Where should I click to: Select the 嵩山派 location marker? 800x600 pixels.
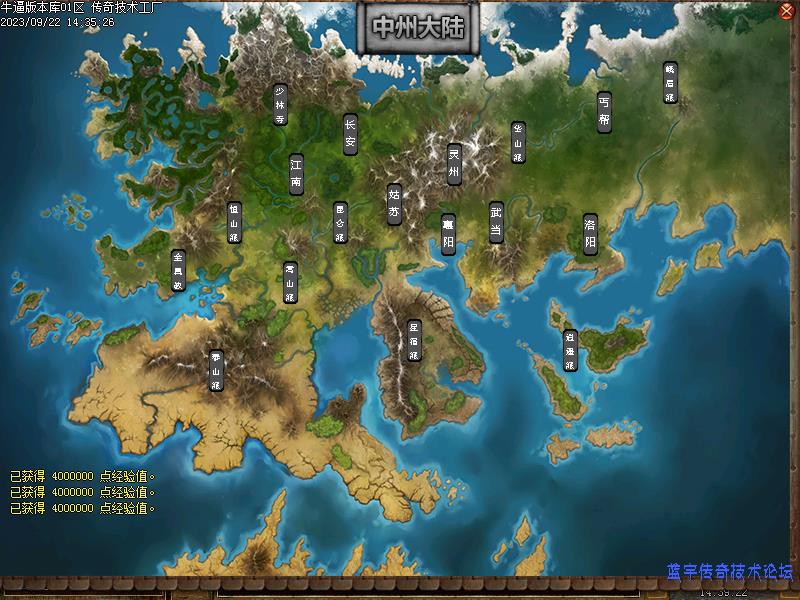290,282
